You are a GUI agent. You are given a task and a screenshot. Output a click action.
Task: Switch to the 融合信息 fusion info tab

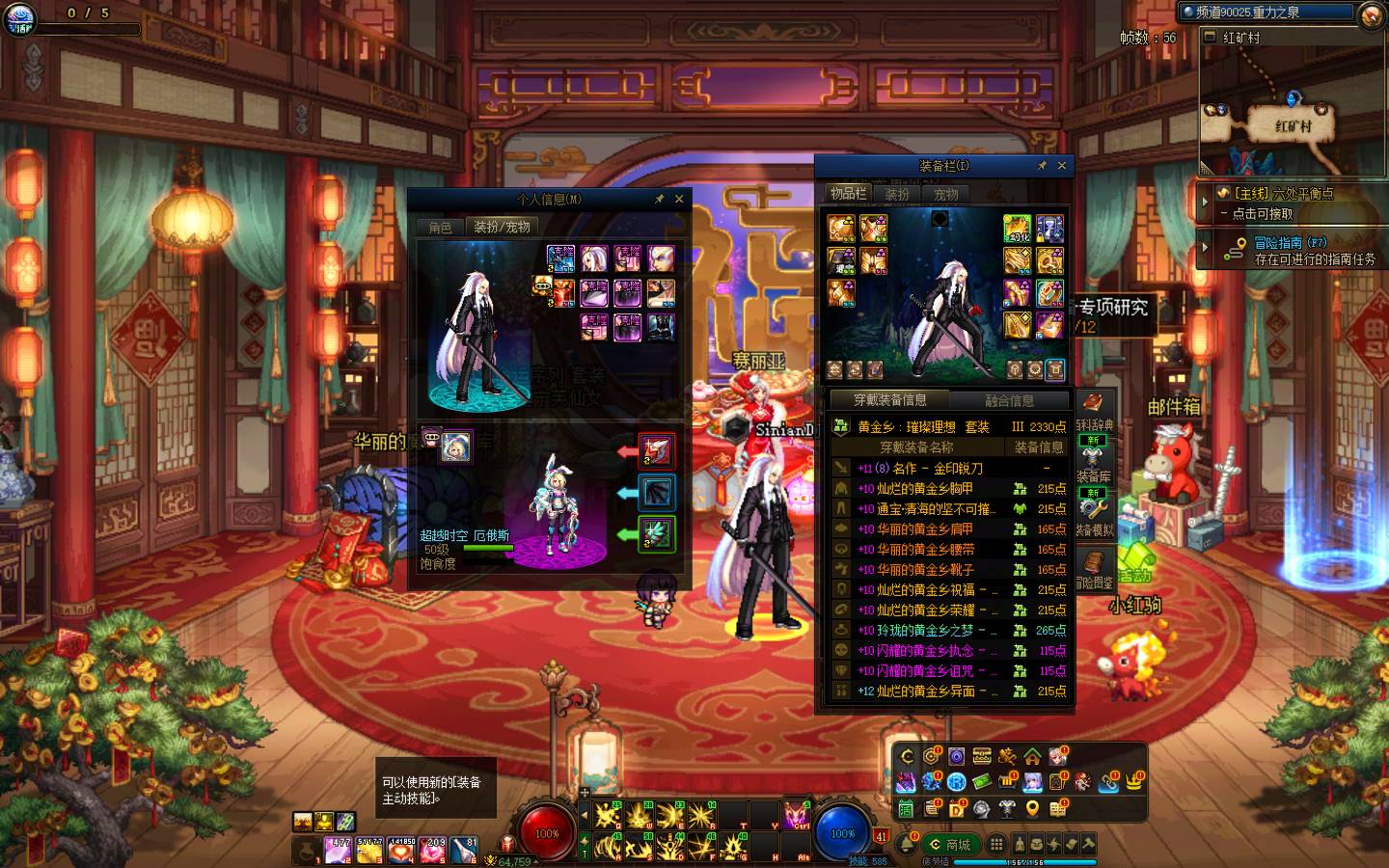[1009, 400]
